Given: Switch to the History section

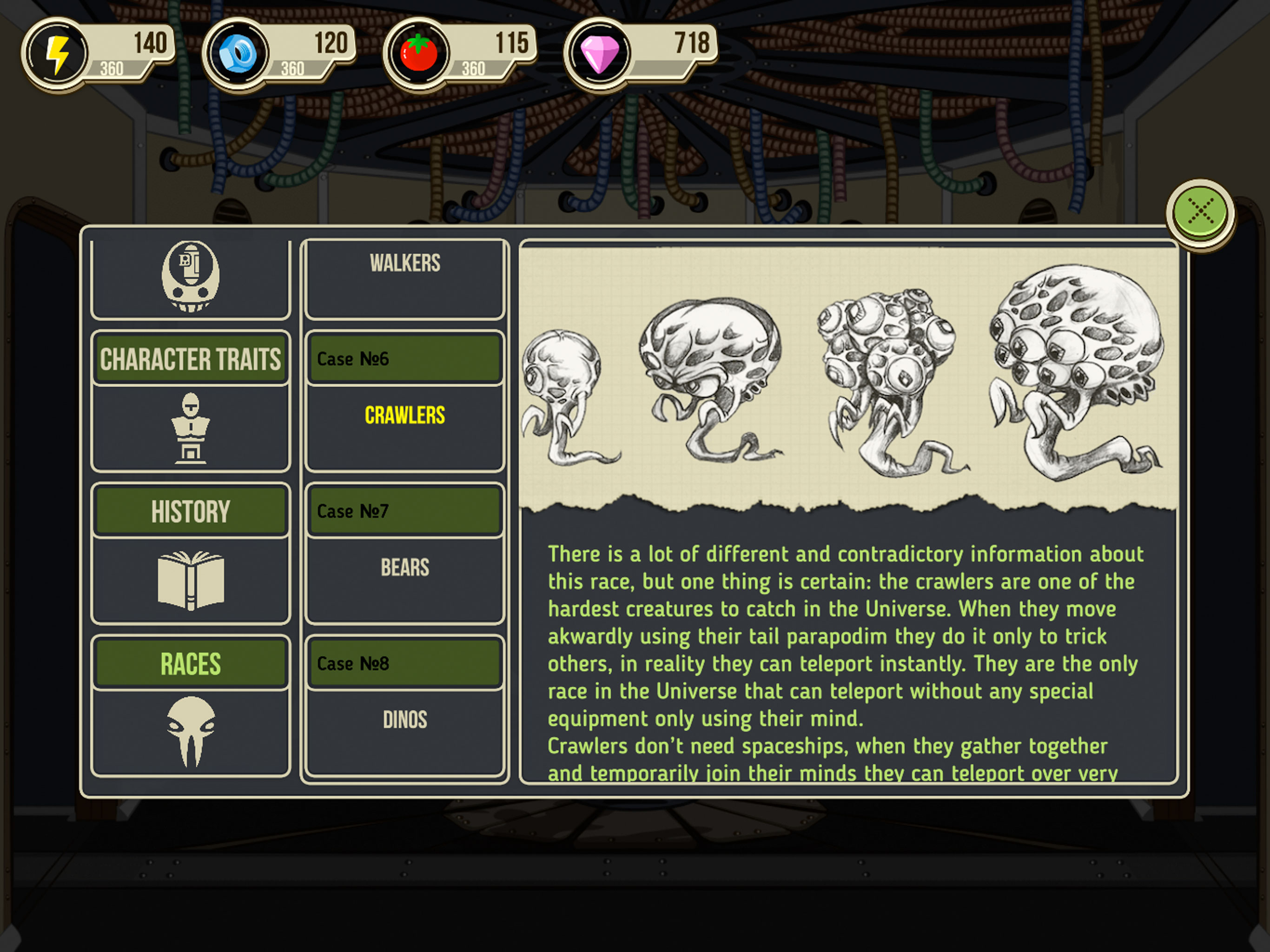Looking at the screenshot, I should (x=190, y=511).
